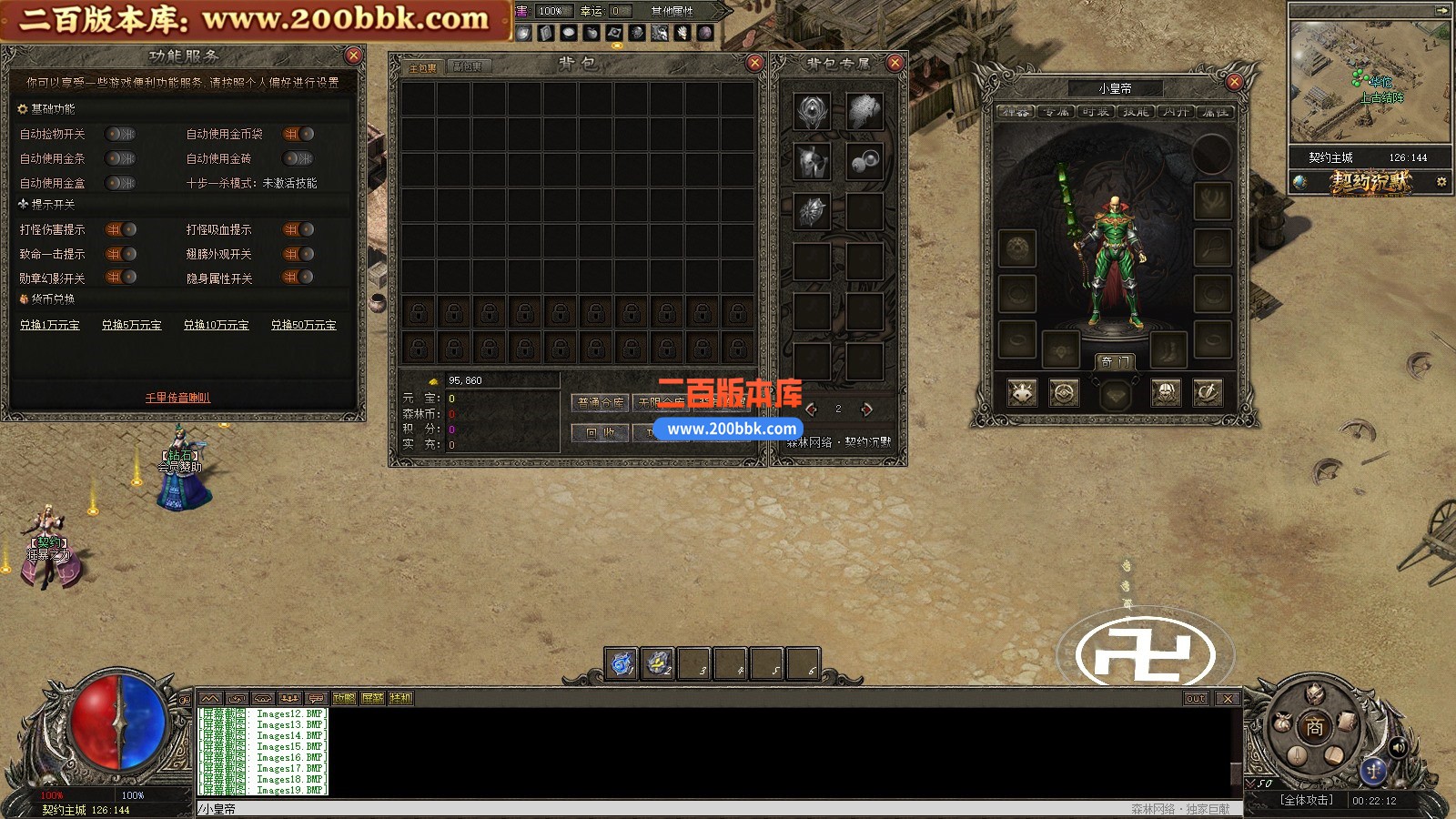Choose the 兑换50万元宝 exchange link
Image resolution: width=1456 pixels, height=819 pixels.
click(x=303, y=325)
